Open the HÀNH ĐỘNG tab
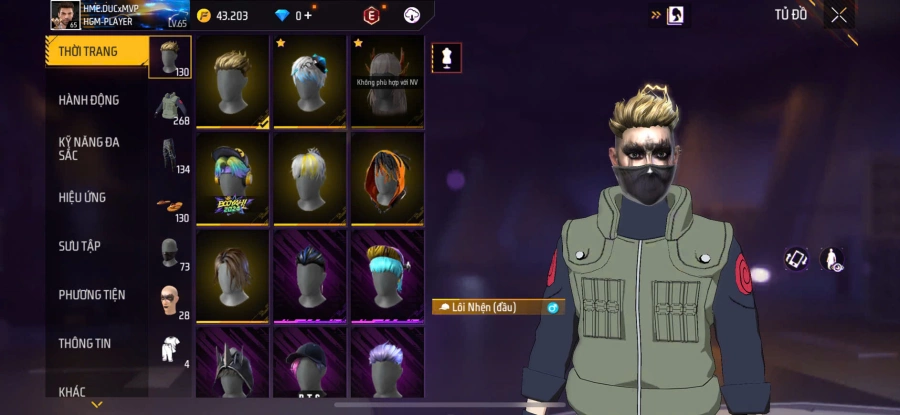Image resolution: width=900 pixels, height=415 pixels. 88,100
